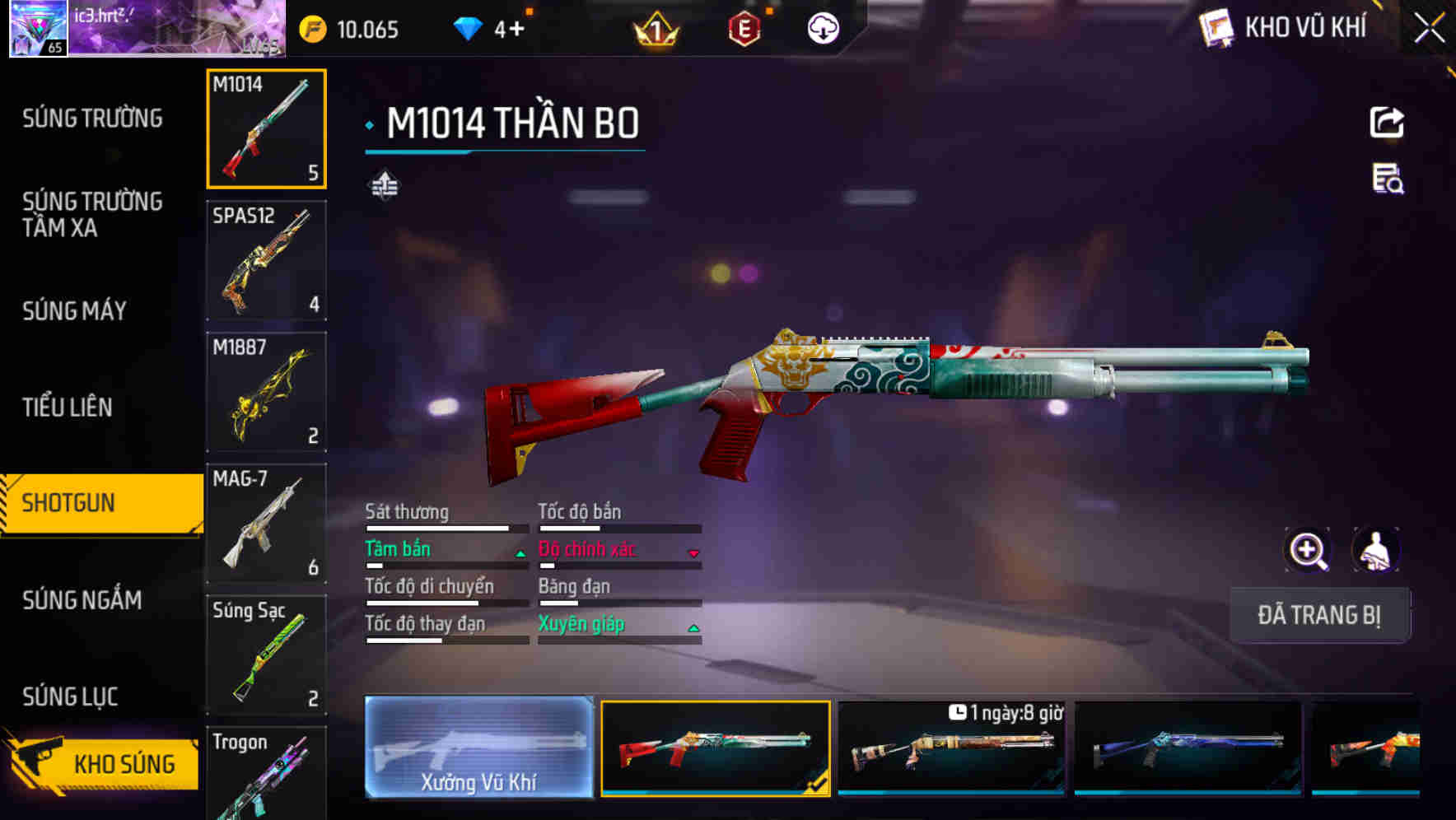1456x820 pixels.
Task: Select the SPAS12 weapon slot
Action: (267, 259)
